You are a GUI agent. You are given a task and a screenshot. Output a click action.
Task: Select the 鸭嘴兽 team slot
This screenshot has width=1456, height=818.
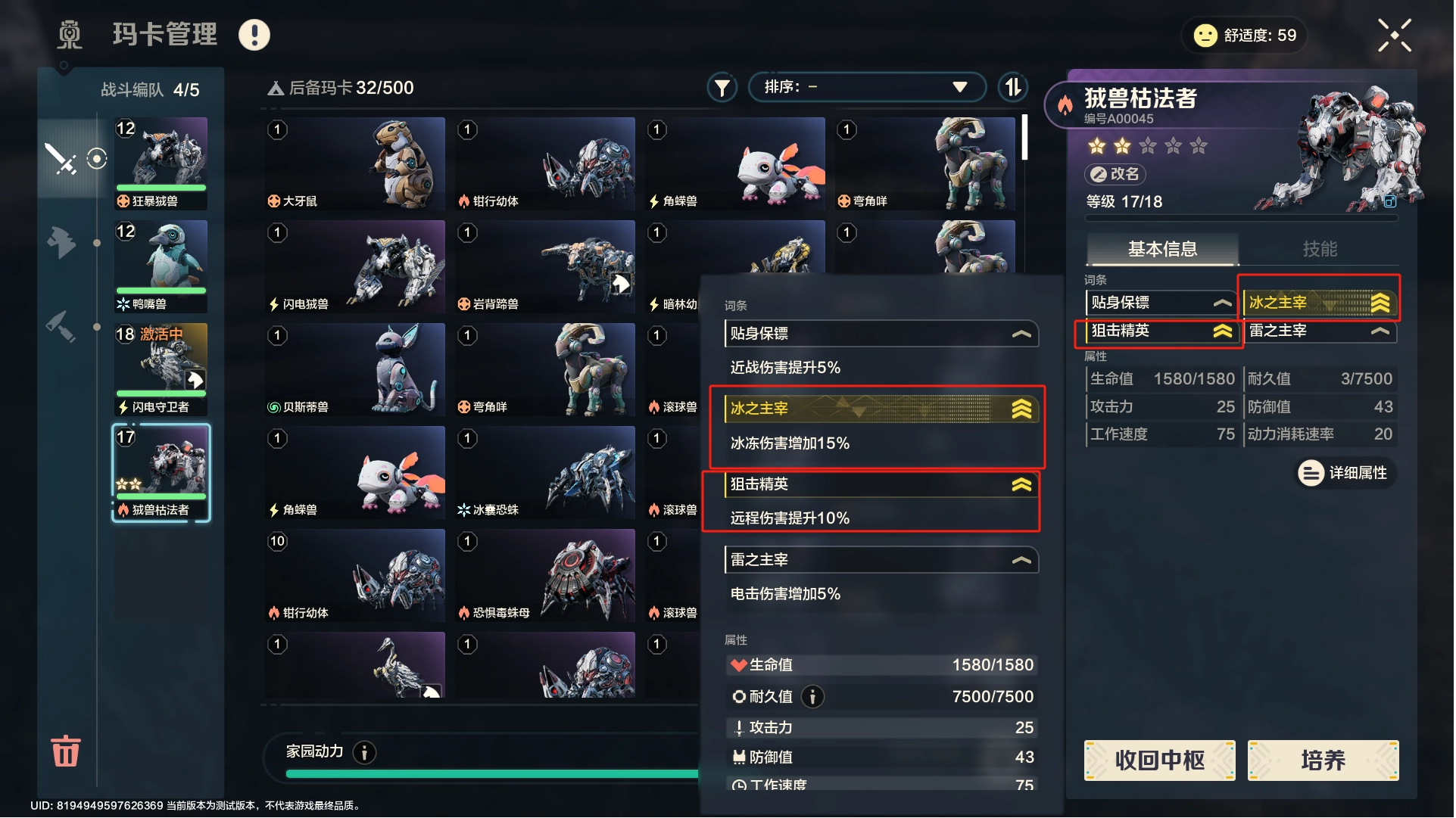pos(161,266)
